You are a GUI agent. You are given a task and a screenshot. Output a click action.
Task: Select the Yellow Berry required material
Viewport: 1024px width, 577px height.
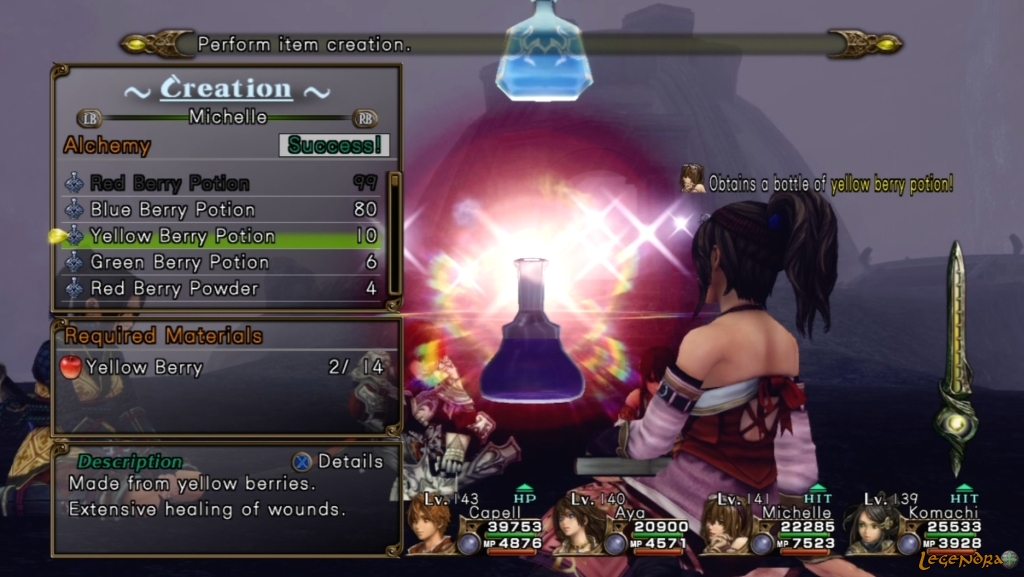[144, 367]
